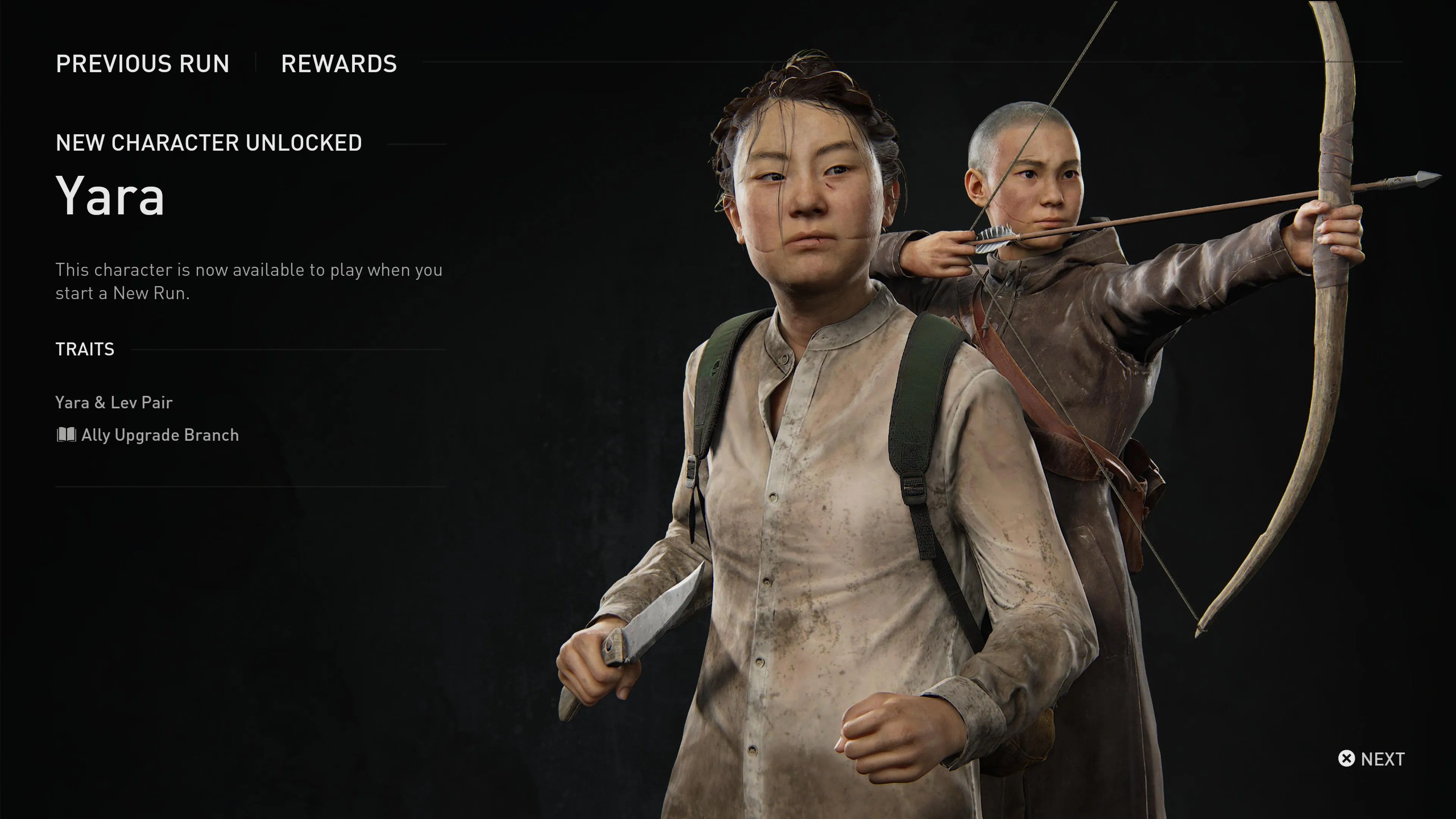
Task: Open the PREVIOUS RUN tab
Action: tap(143, 64)
